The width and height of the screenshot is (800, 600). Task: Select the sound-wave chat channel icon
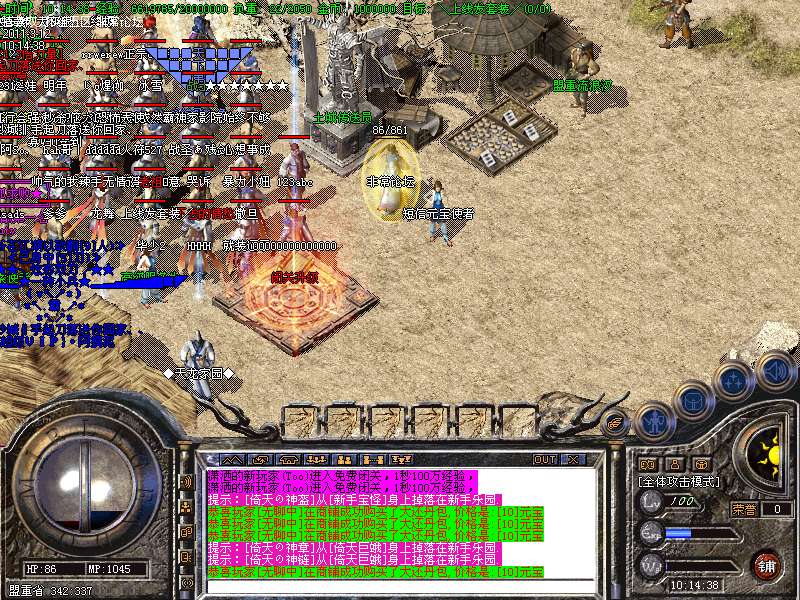[x=185, y=482]
